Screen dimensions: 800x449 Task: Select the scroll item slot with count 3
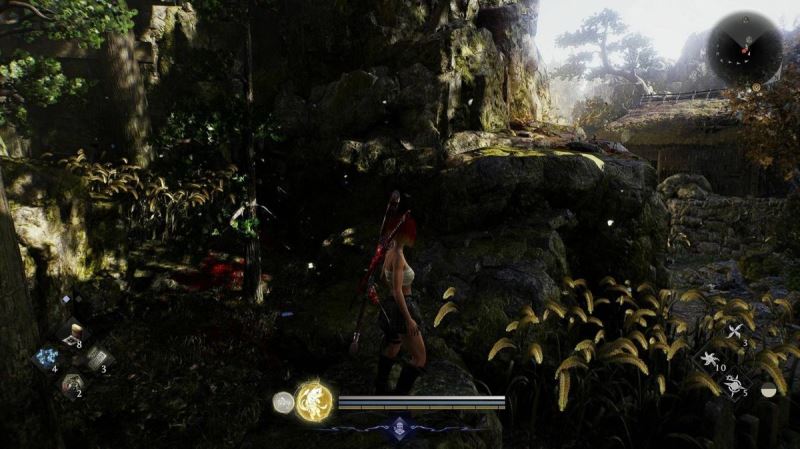point(98,358)
